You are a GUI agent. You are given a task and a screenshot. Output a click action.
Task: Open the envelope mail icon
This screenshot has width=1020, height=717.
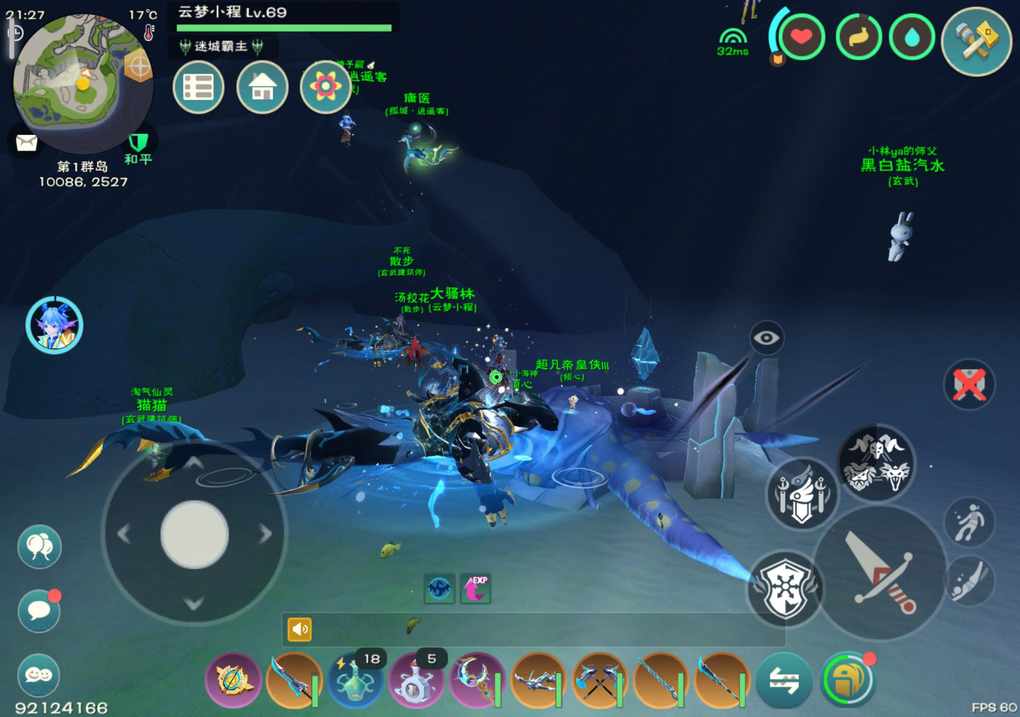tap(26, 142)
